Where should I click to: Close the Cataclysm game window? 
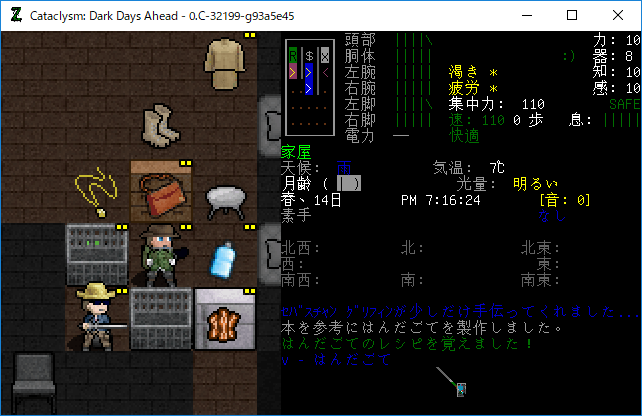tap(618, 15)
